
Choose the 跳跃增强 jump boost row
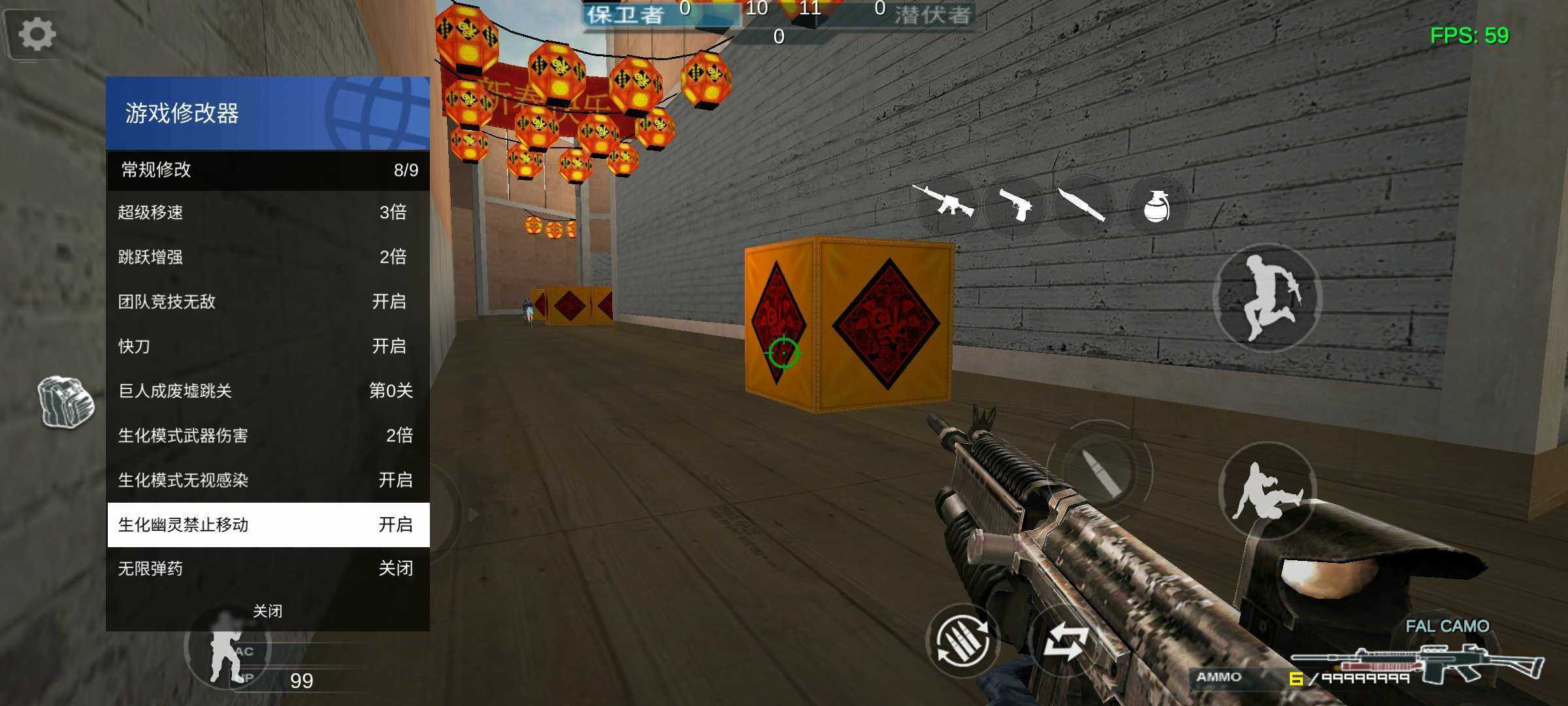[268, 257]
